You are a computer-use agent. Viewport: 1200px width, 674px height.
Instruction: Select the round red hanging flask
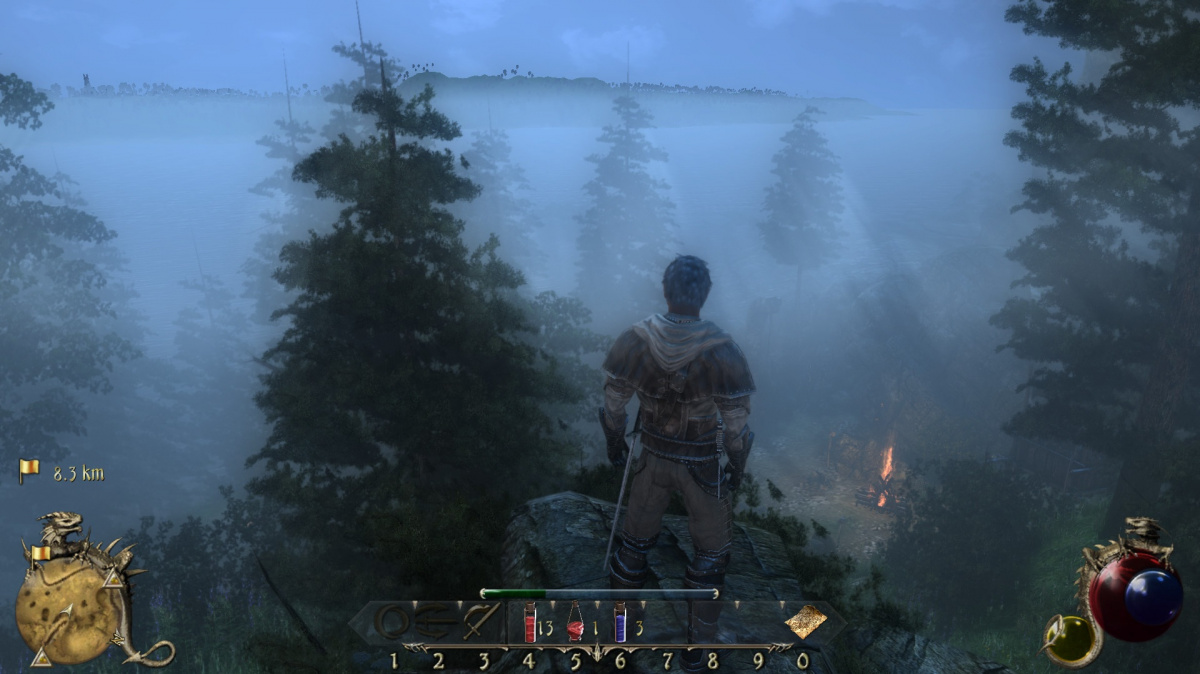point(575,623)
